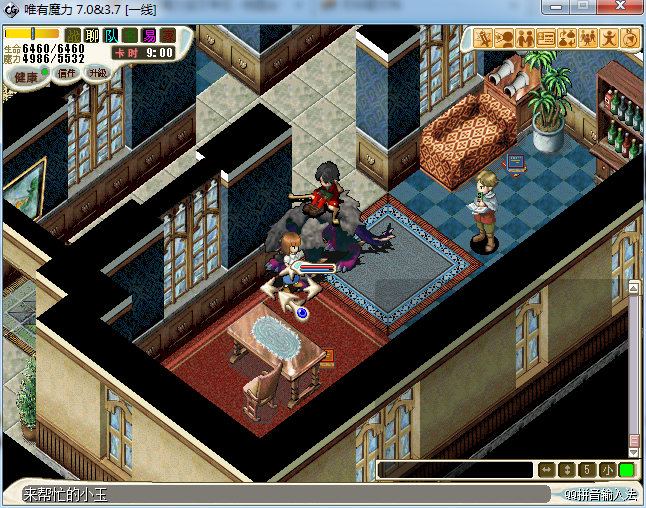Toggle the 聊 chat mode button
Viewport: 646px width, 508px height.
[x=92, y=35]
